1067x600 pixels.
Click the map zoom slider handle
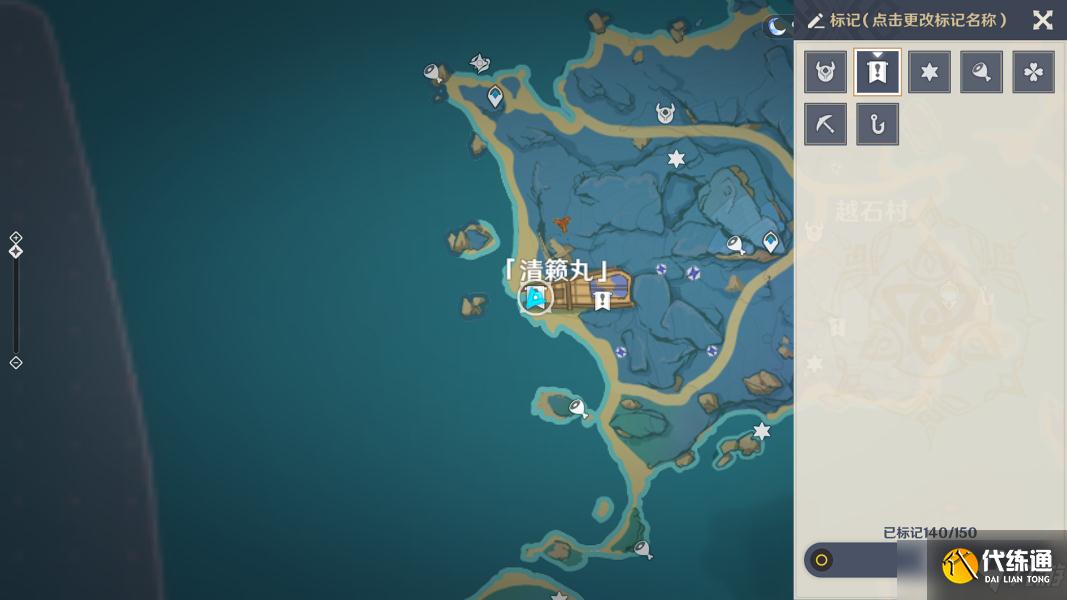coord(16,251)
